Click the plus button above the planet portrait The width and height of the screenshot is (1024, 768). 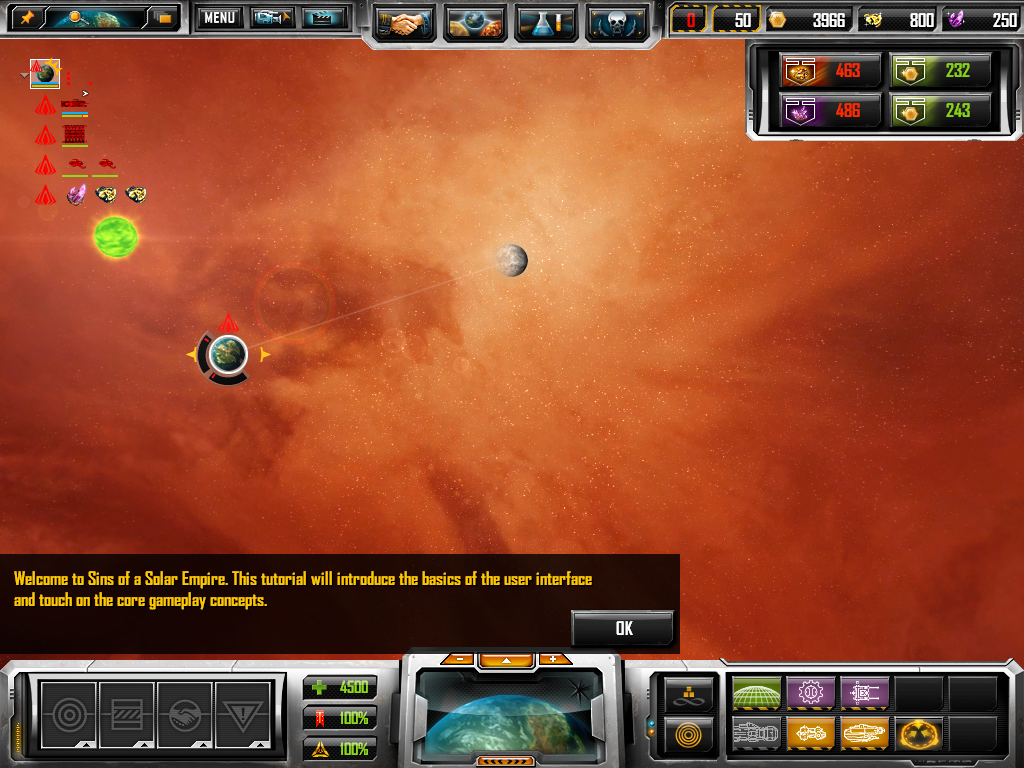(x=552, y=659)
